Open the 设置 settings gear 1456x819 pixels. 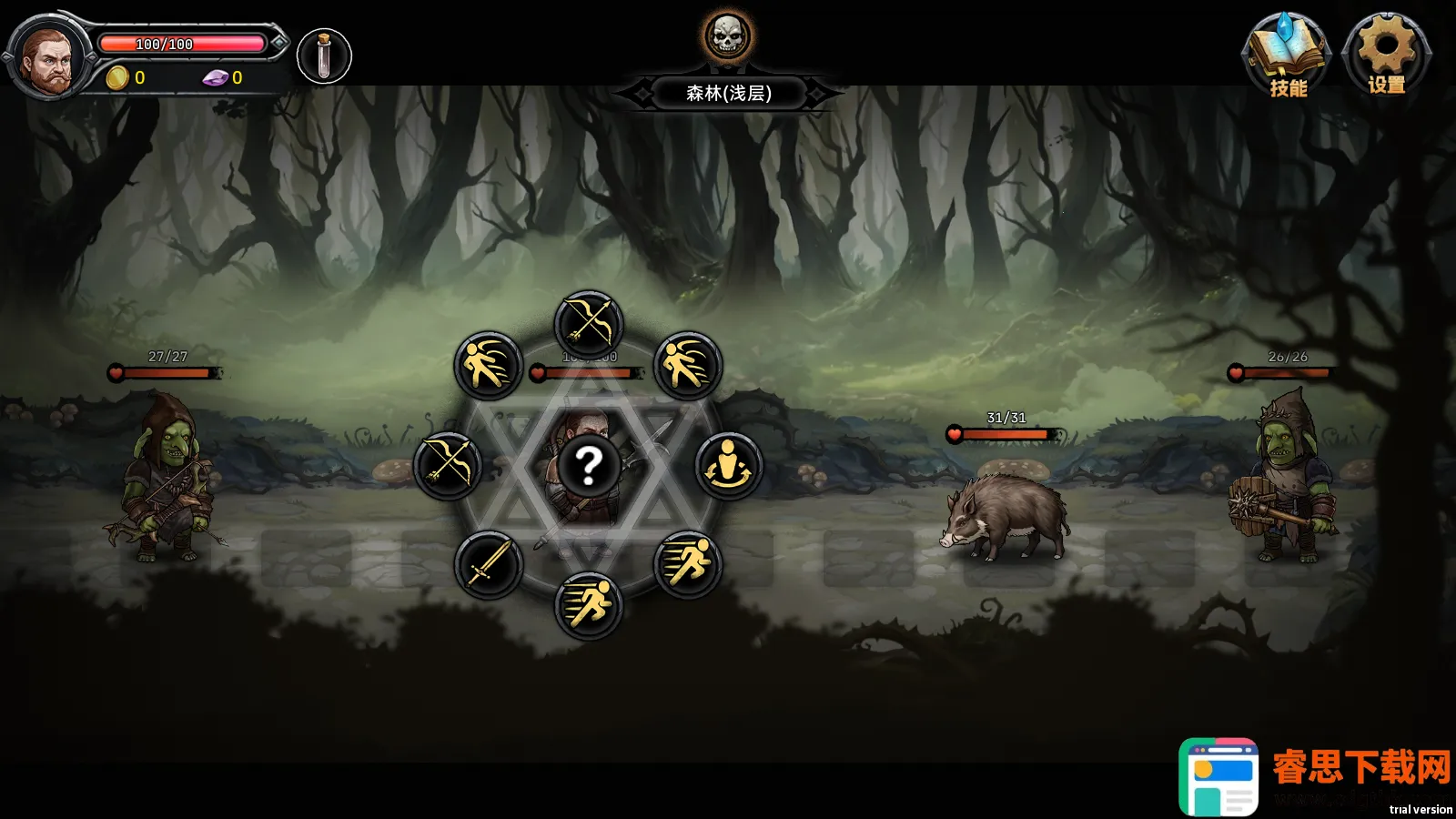click(x=1385, y=53)
